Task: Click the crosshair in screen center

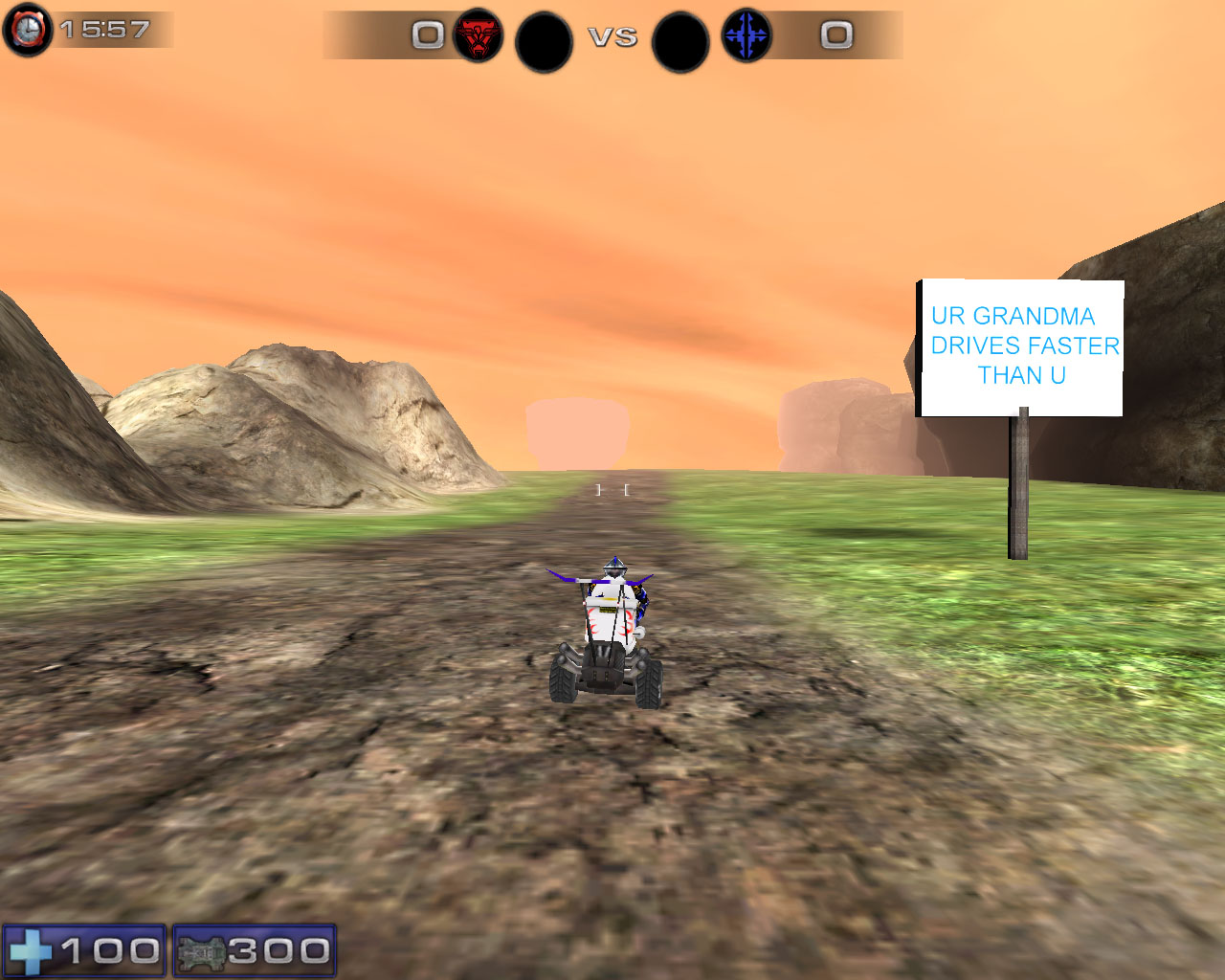Action: tap(612, 489)
